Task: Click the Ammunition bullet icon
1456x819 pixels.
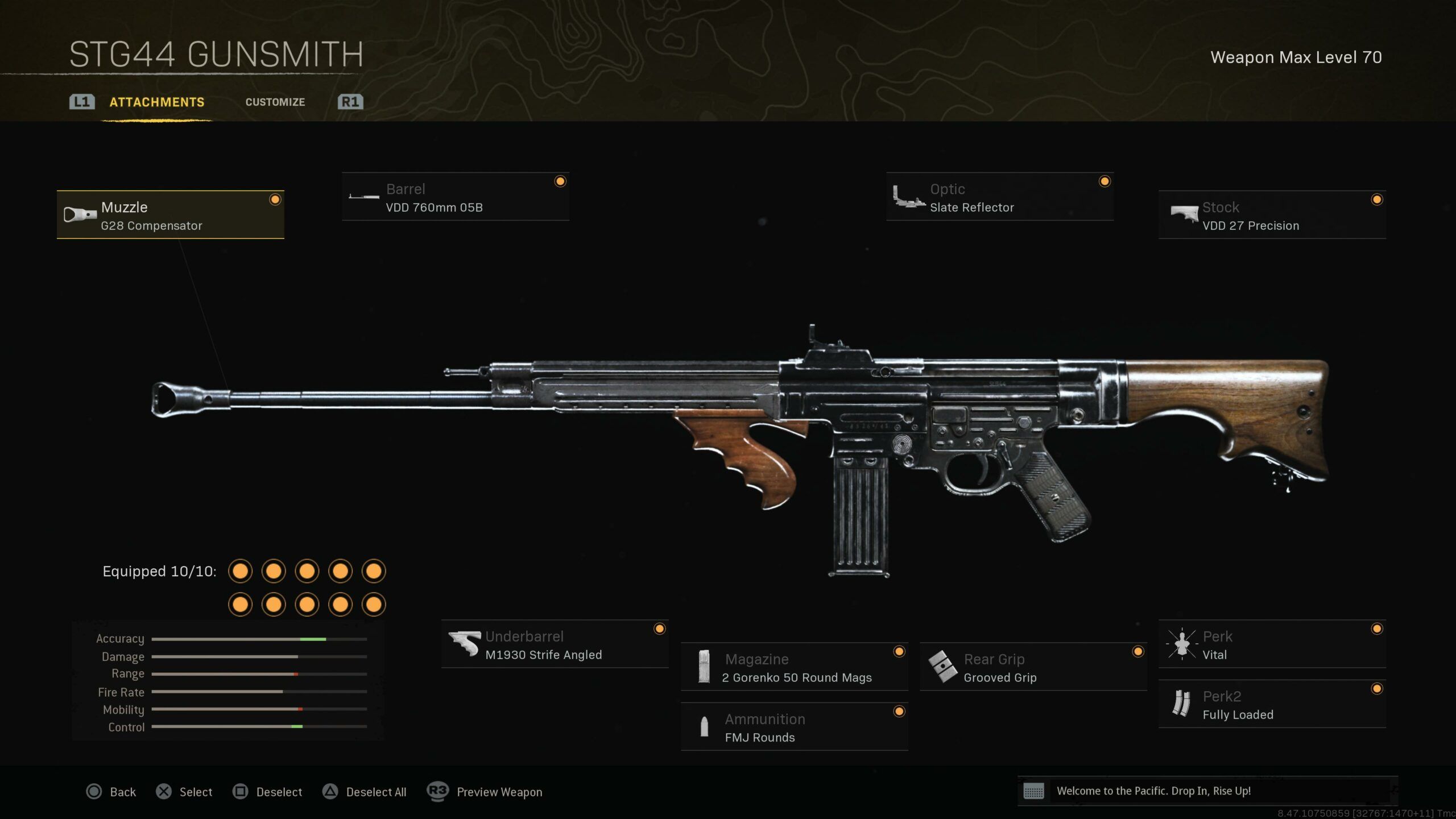Action: [x=704, y=727]
